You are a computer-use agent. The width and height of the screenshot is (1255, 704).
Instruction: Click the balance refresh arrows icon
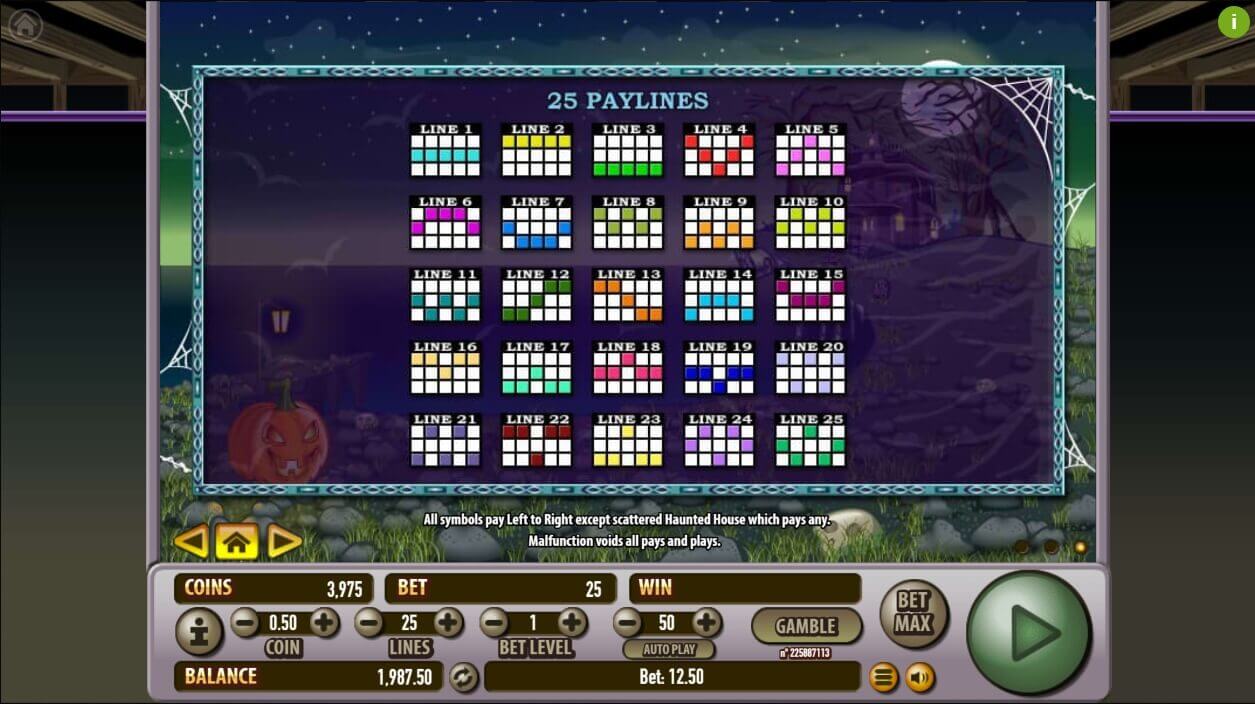tap(463, 677)
